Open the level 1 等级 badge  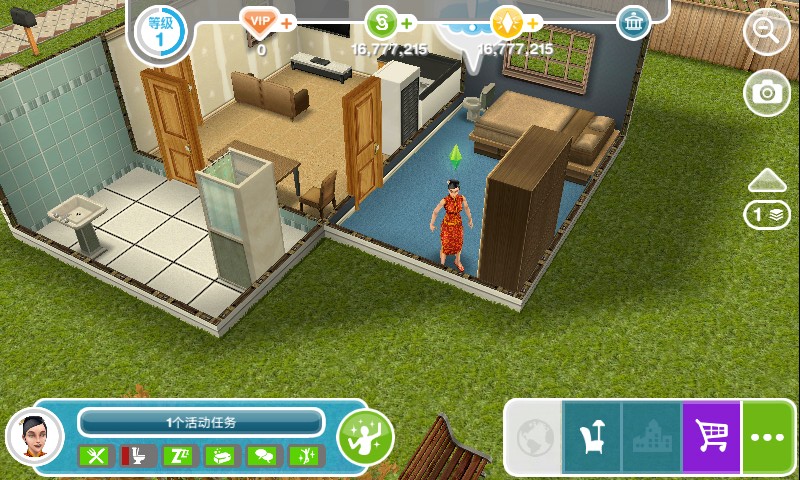coord(158,30)
